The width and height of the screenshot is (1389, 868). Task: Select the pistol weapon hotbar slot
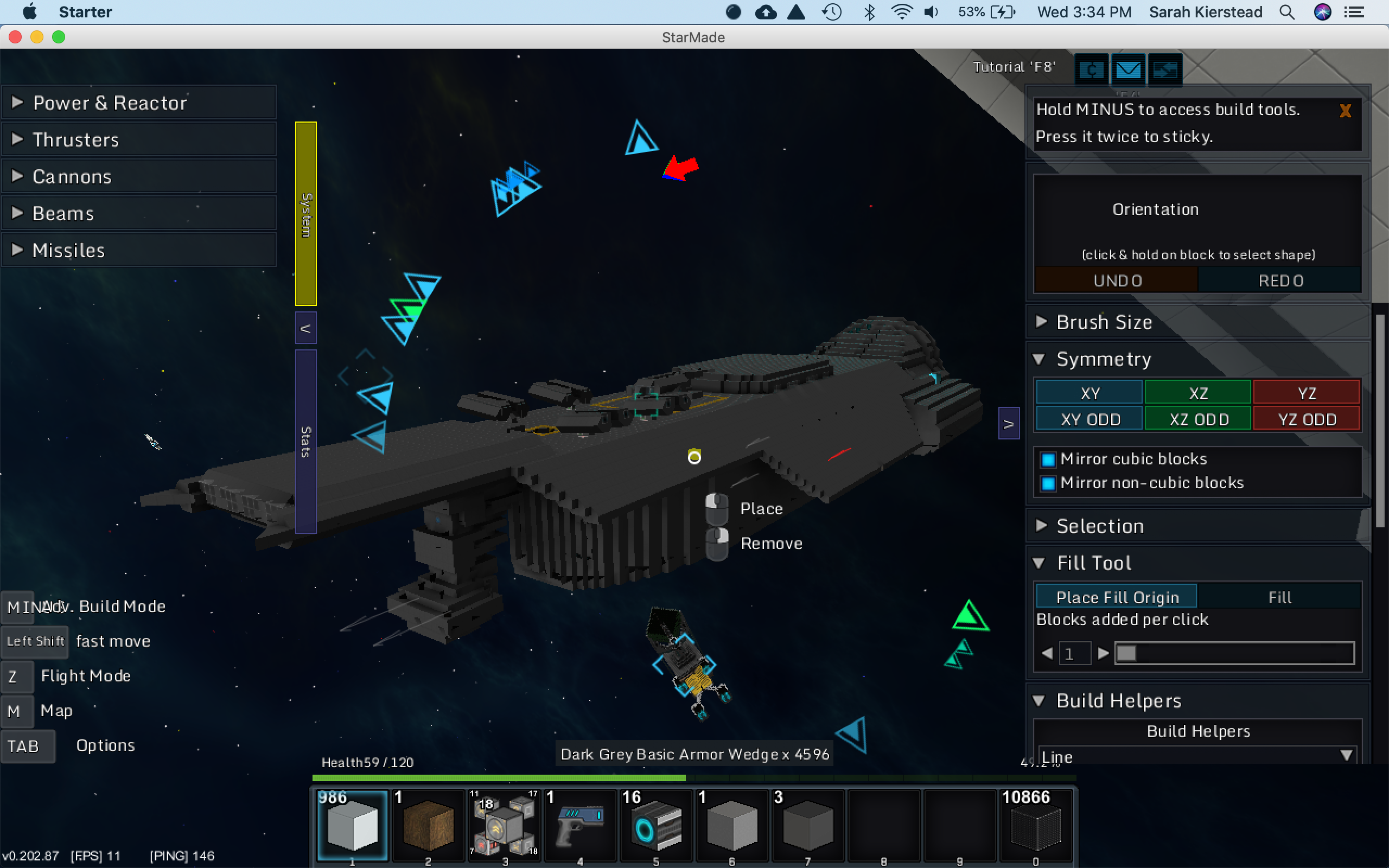[579, 826]
